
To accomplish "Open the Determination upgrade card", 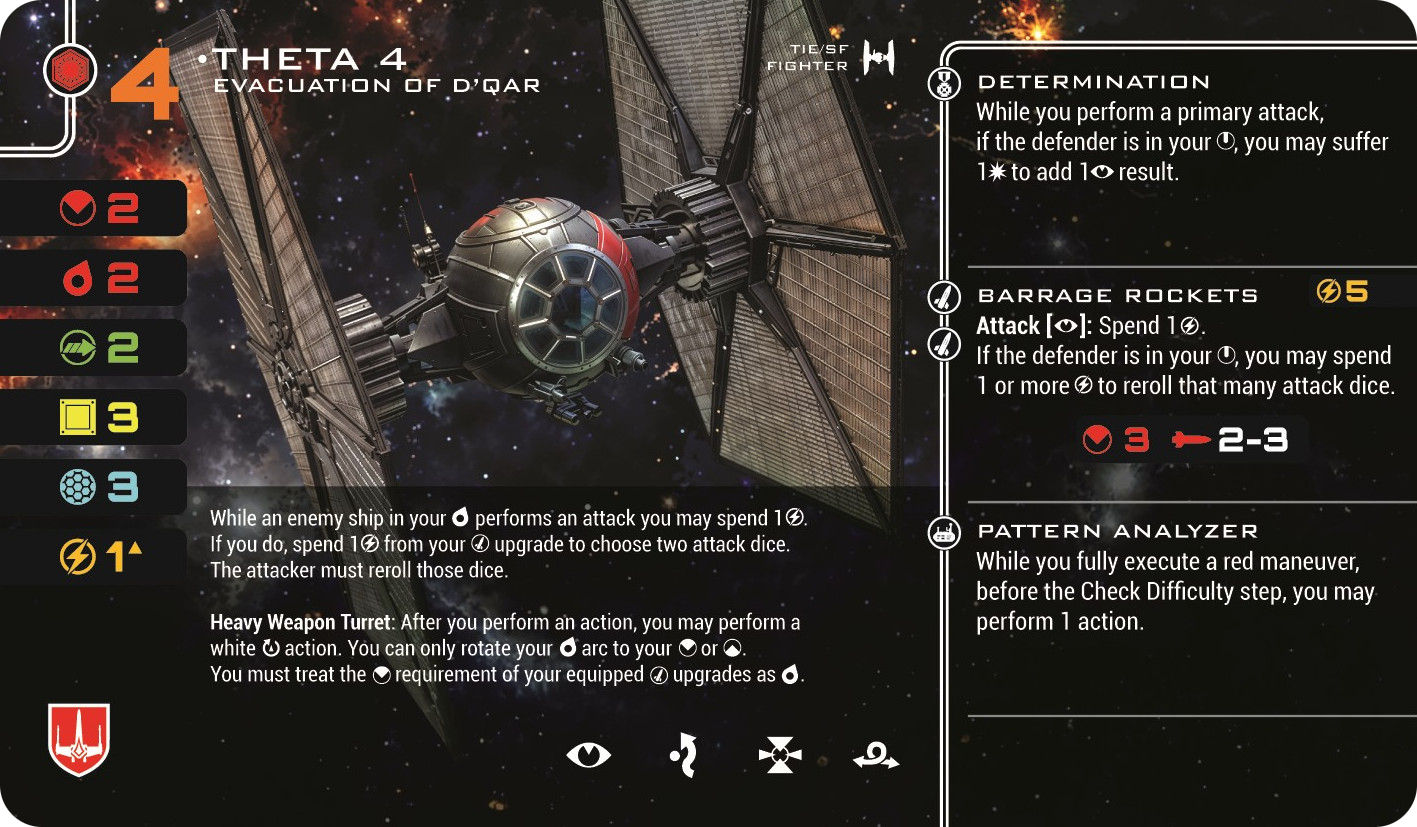I will pyautogui.click(x=1094, y=82).
